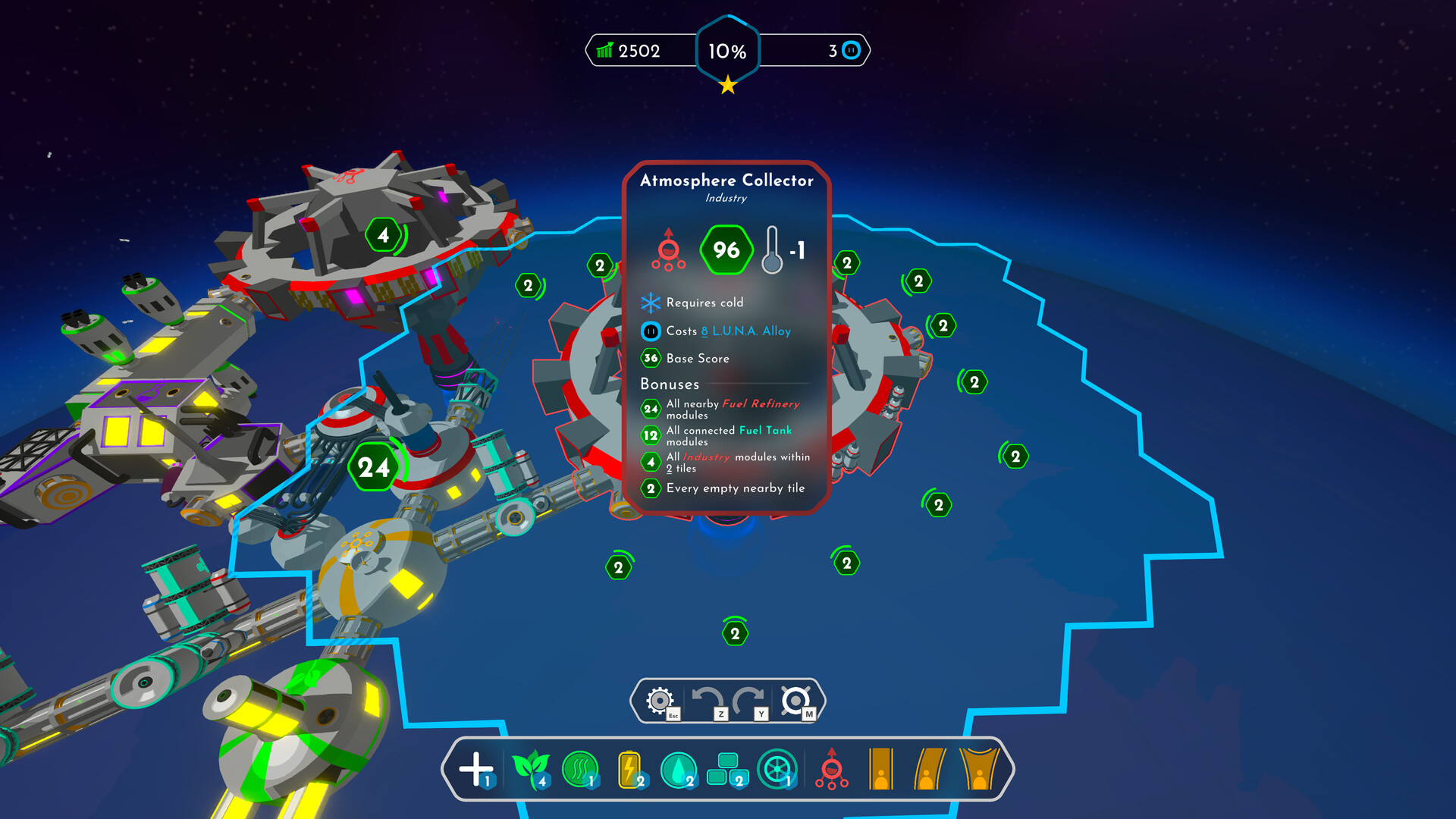This screenshot has width=1456, height=819.
Task: Select the curved orange corridor piece
Action: tap(929, 769)
